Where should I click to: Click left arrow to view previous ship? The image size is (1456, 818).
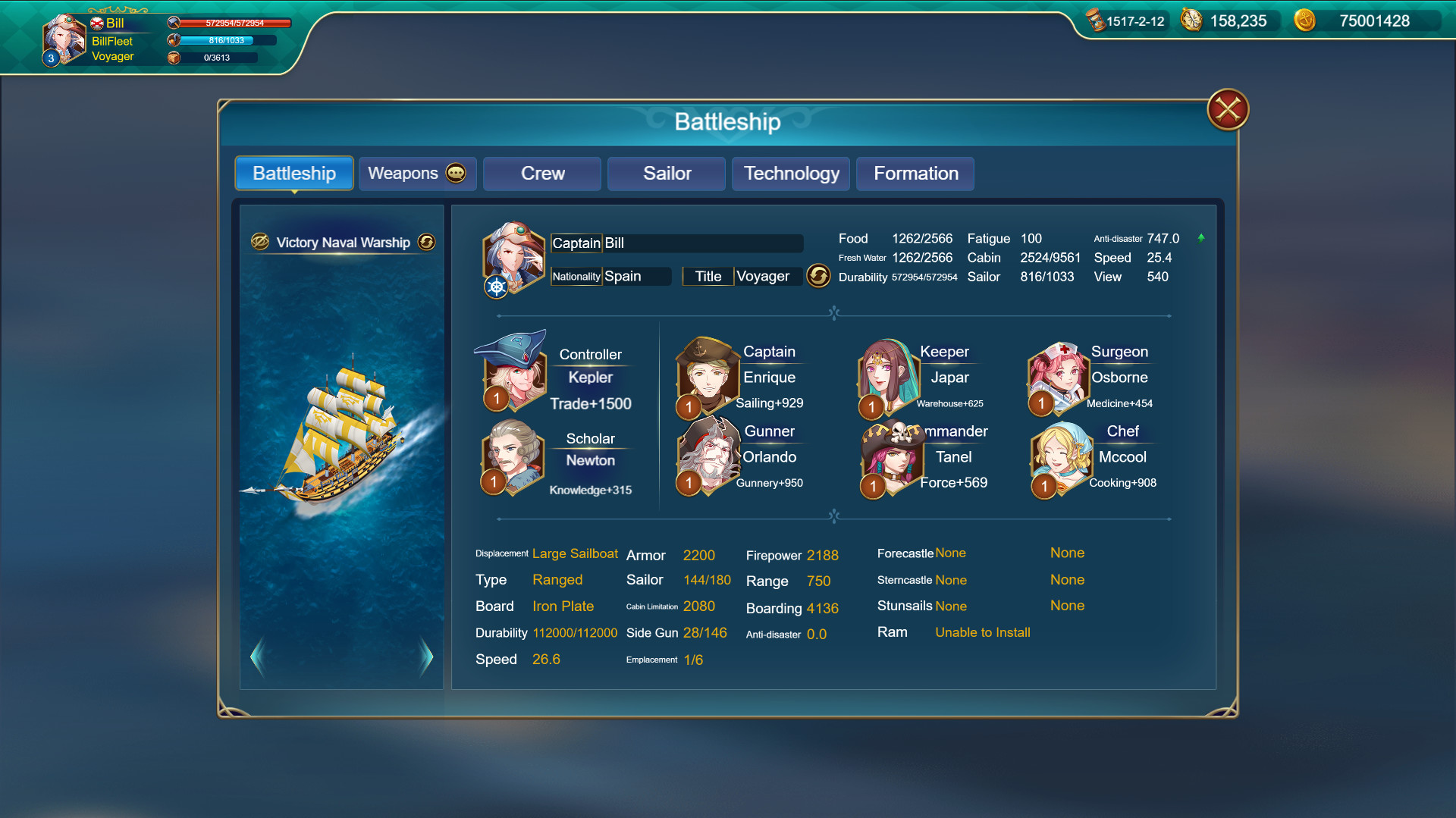coord(257,657)
